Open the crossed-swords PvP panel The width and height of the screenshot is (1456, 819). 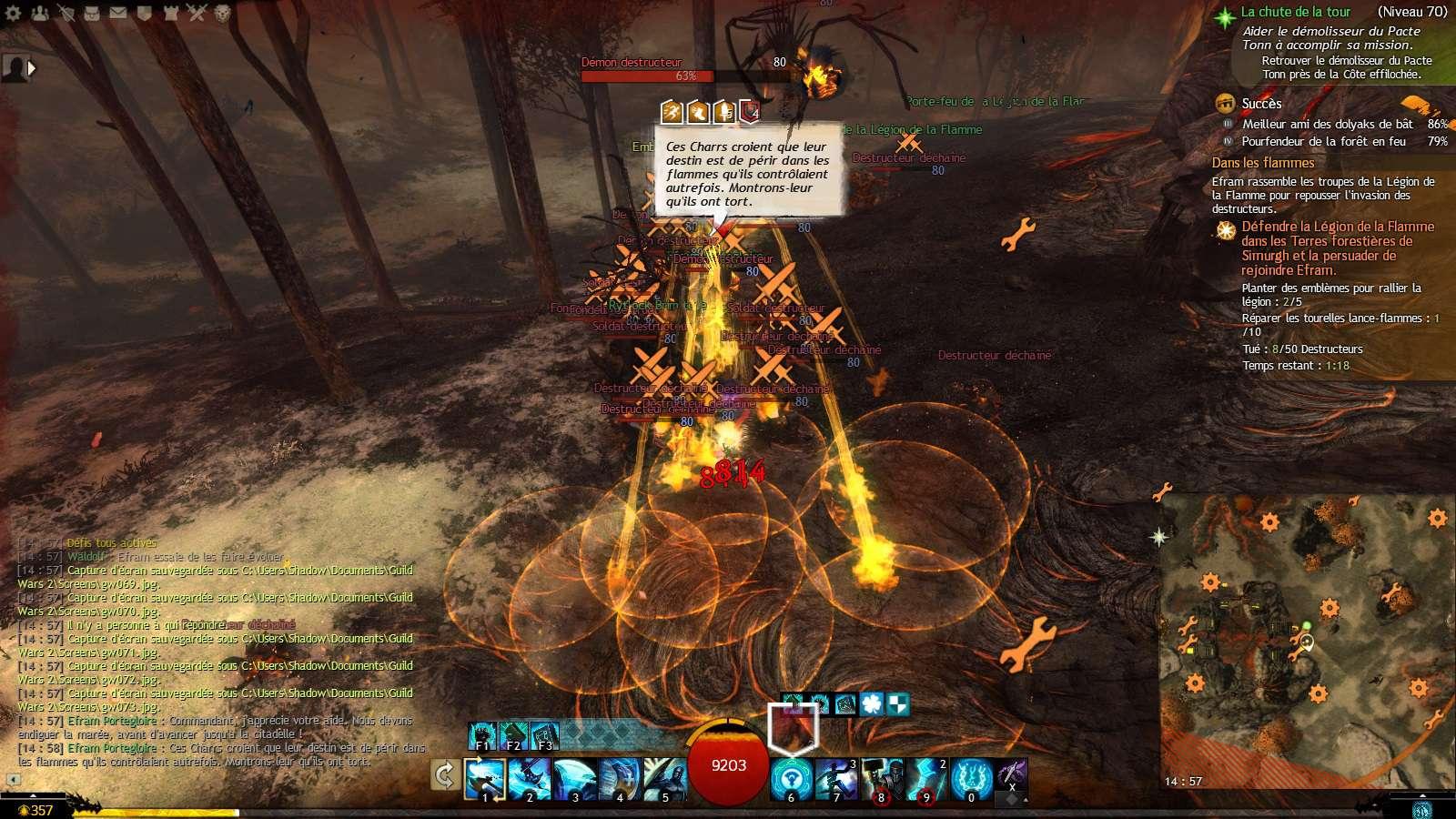pos(197,13)
